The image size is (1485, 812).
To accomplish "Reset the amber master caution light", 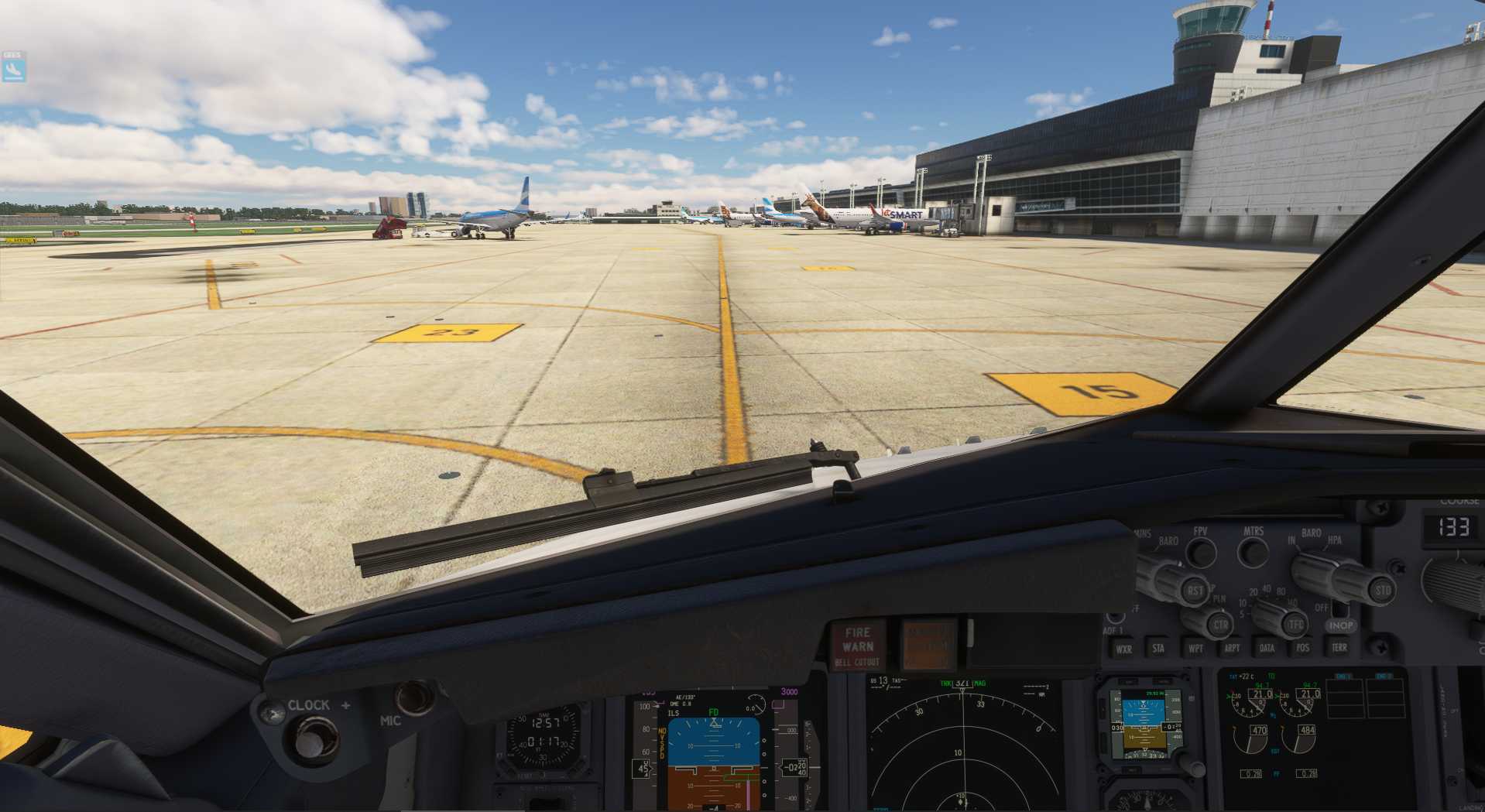I will point(928,644).
